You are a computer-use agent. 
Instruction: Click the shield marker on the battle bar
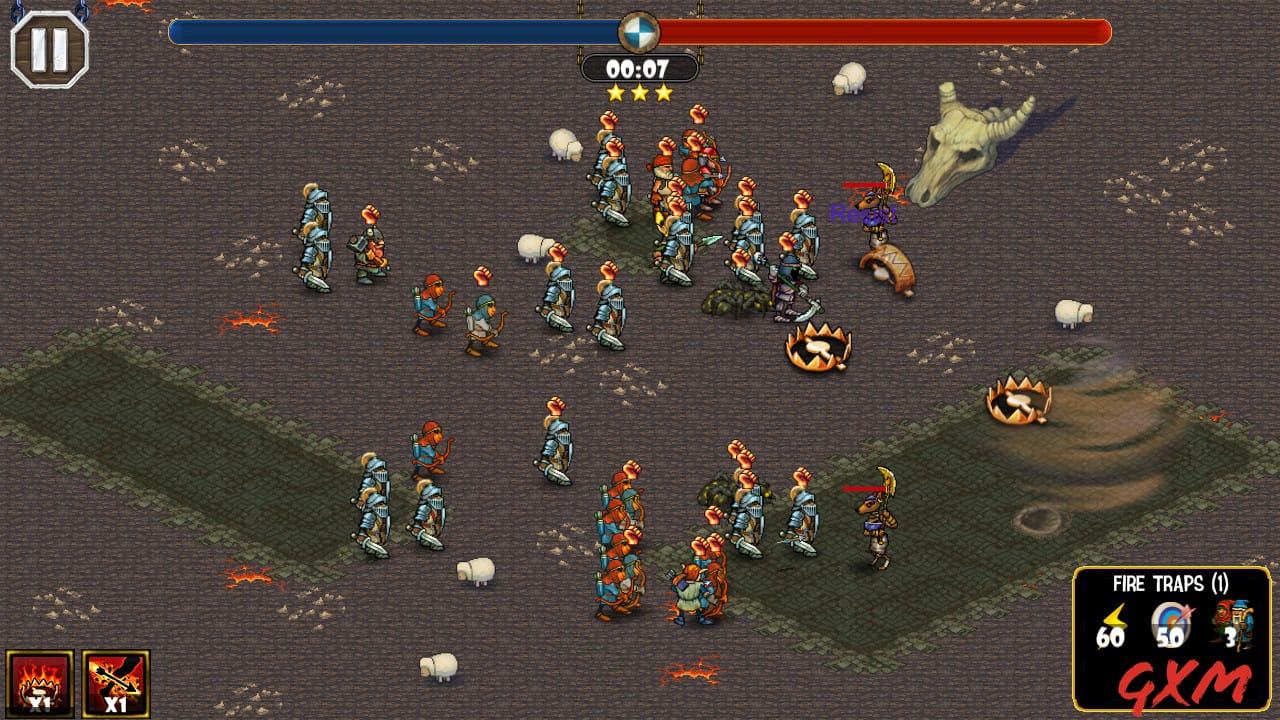[638, 31]
